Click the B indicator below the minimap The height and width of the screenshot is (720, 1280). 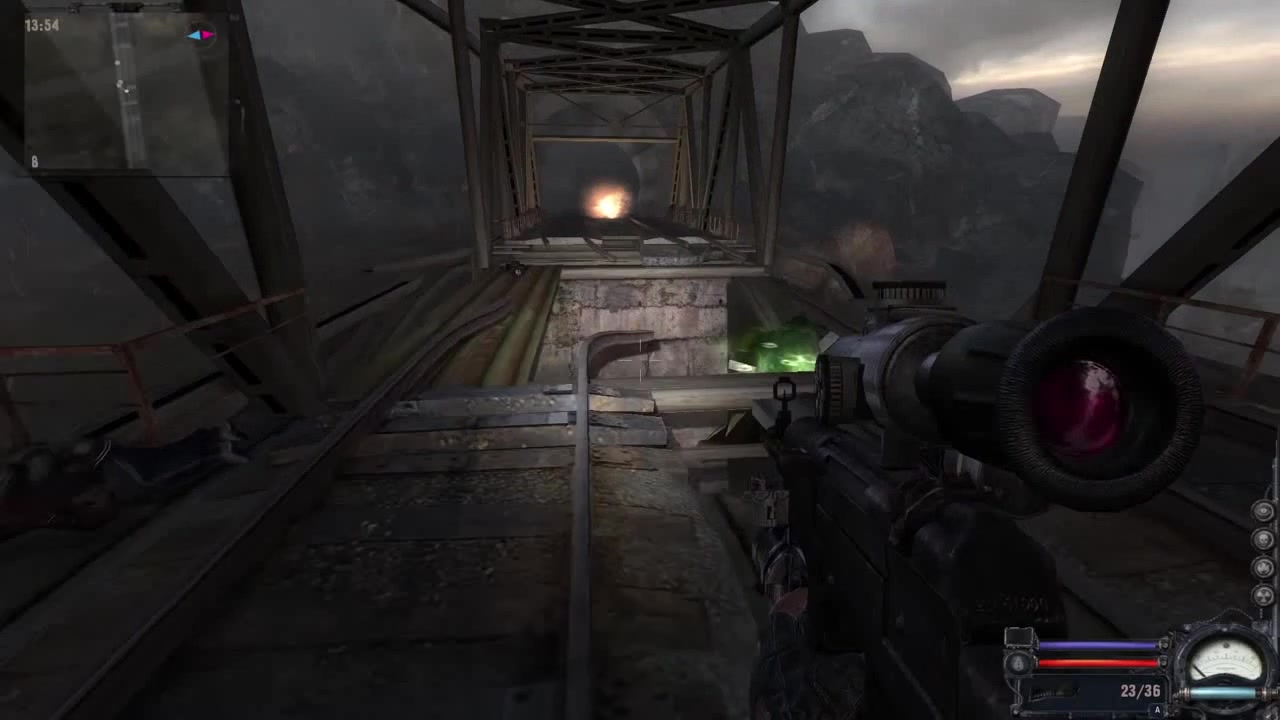(x=34, y=160)
